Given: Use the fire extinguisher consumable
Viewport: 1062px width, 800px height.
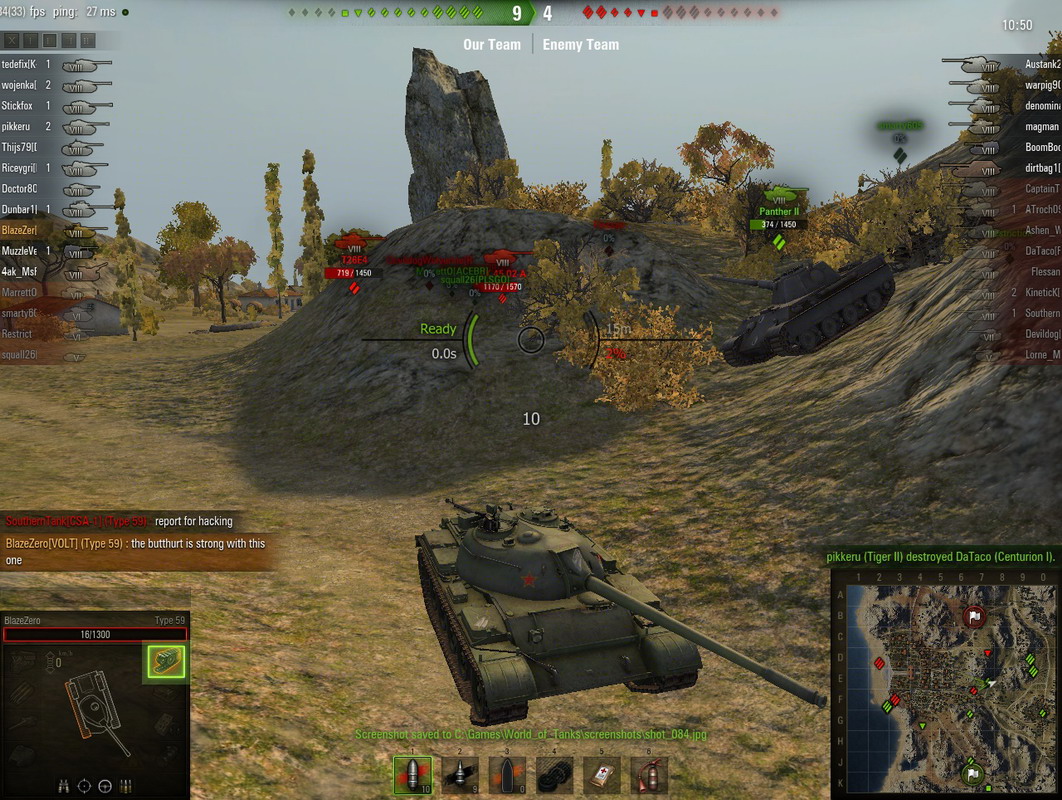Looking at the screenshot, I should 649,774.
